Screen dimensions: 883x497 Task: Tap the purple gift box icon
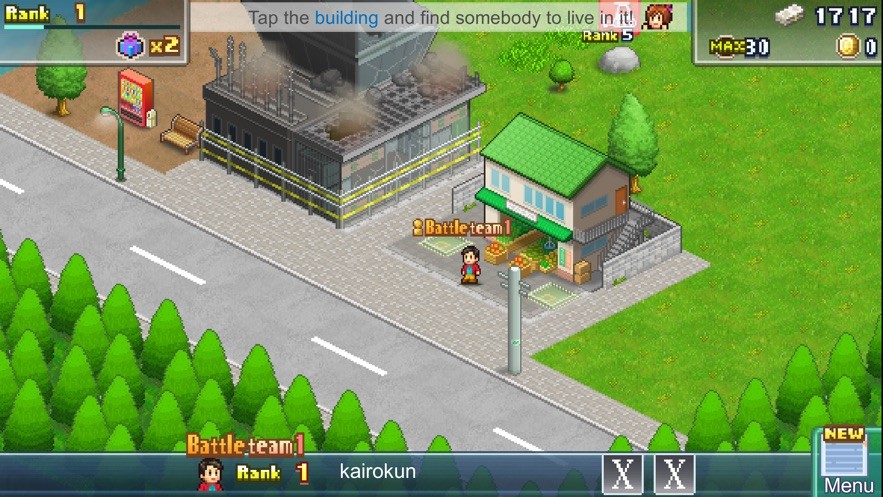[x=131, y=45]
